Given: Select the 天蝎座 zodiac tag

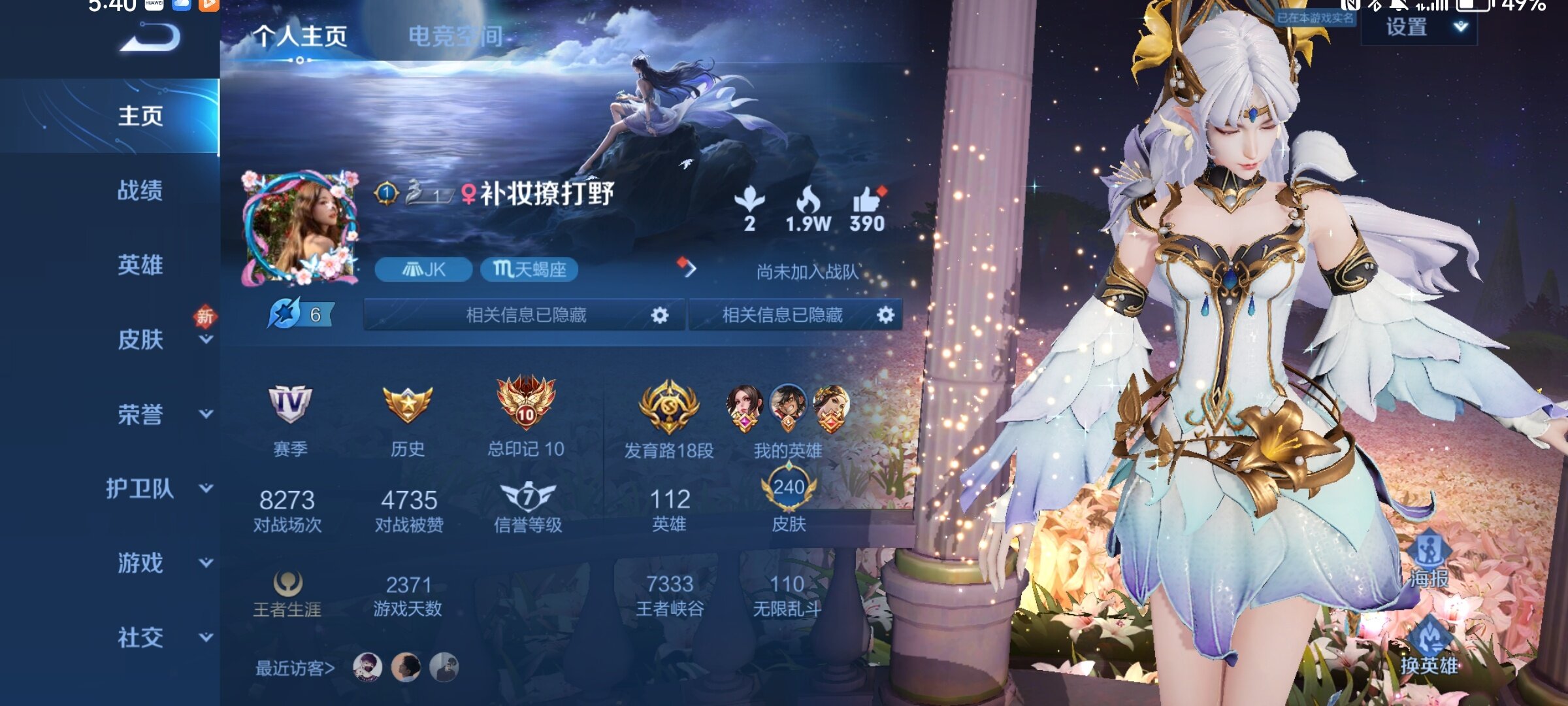Looking at the screenshot, I should tap(529, 269).
